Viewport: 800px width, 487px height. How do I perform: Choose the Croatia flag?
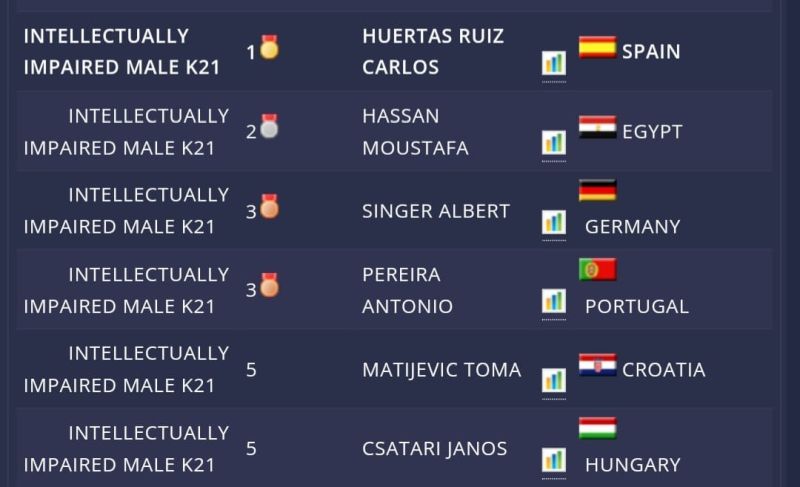click(597, 366)
